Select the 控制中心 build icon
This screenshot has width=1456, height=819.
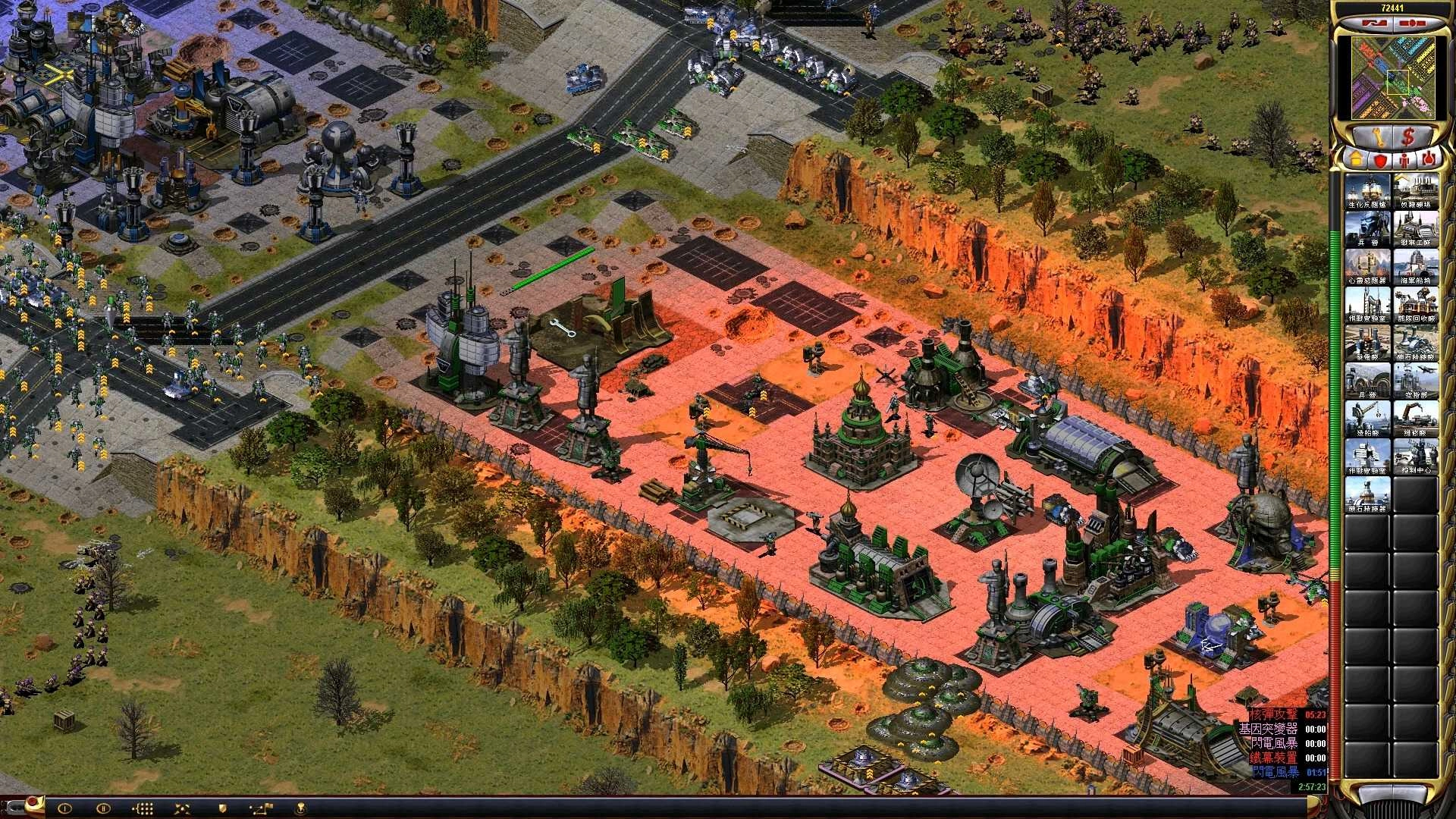click(x=1415, y=457)
